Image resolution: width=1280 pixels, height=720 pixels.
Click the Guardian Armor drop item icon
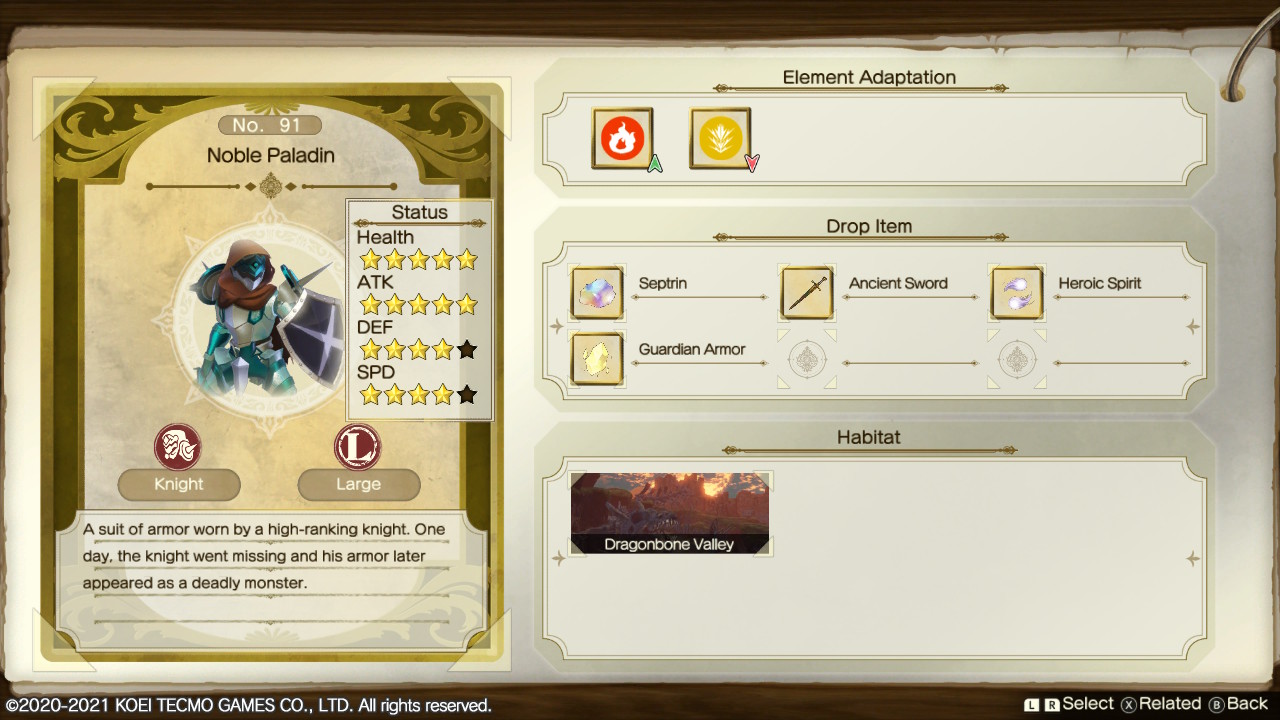pos(597,359)
